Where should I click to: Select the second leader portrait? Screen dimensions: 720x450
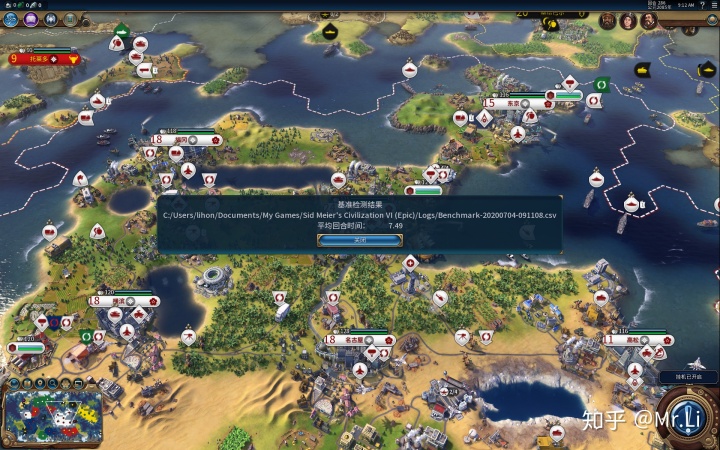point(628,20)
